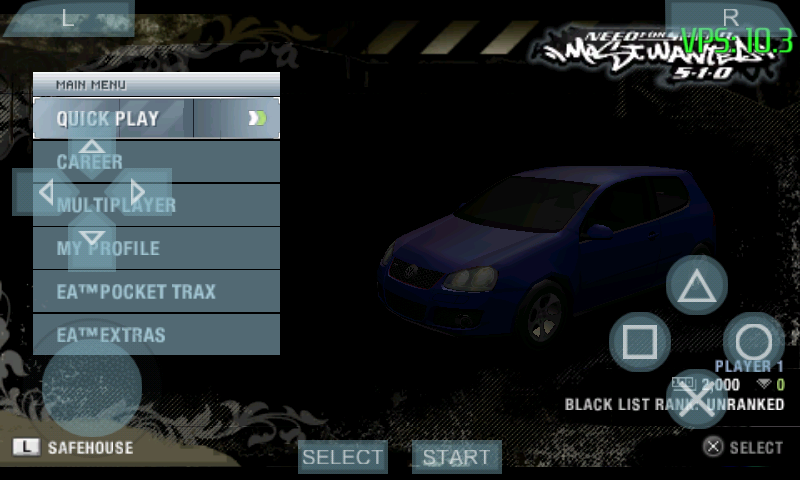Tap the d-pad down arrow
This screenshot has width=800, height=480.
click(92, 238)
